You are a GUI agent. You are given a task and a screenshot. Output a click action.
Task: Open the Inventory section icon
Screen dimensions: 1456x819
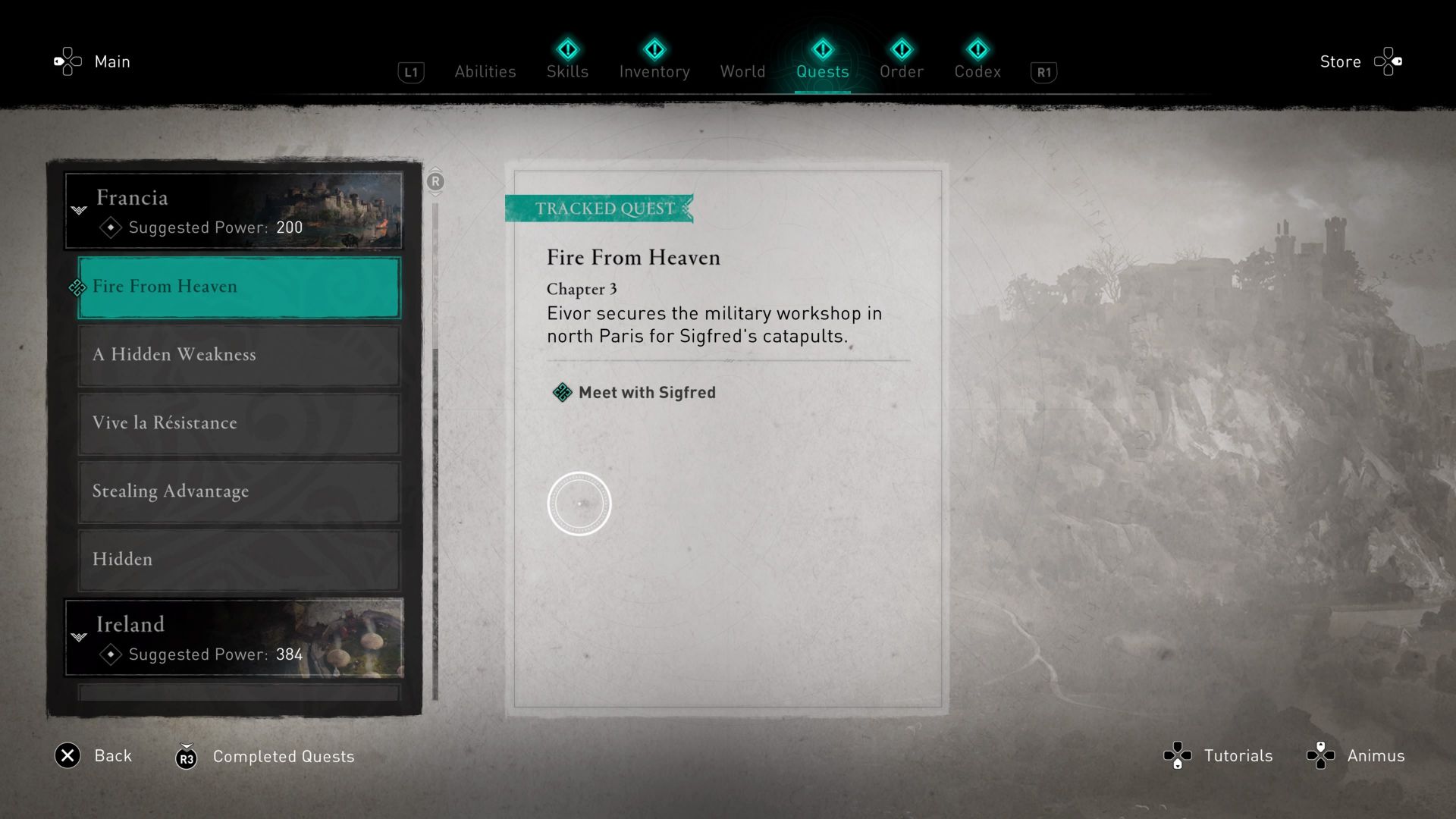point(654,49)
